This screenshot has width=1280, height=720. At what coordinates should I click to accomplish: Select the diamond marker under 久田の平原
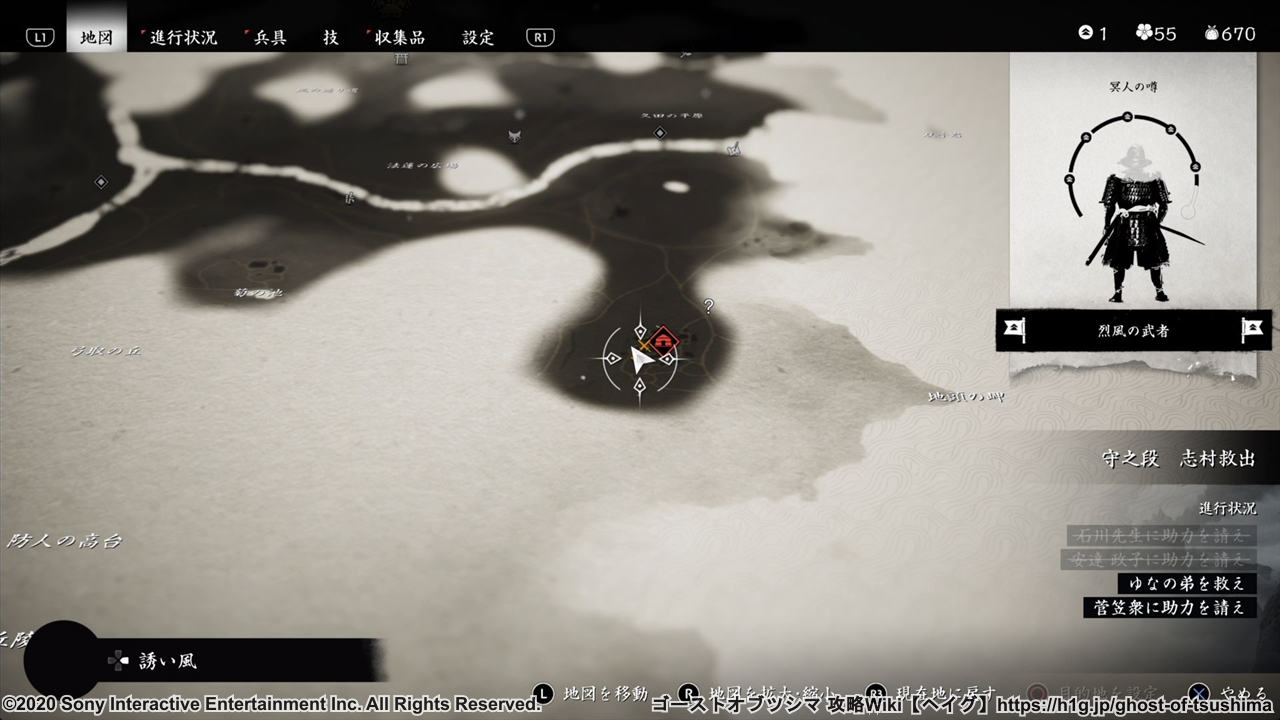coord(659,133)
